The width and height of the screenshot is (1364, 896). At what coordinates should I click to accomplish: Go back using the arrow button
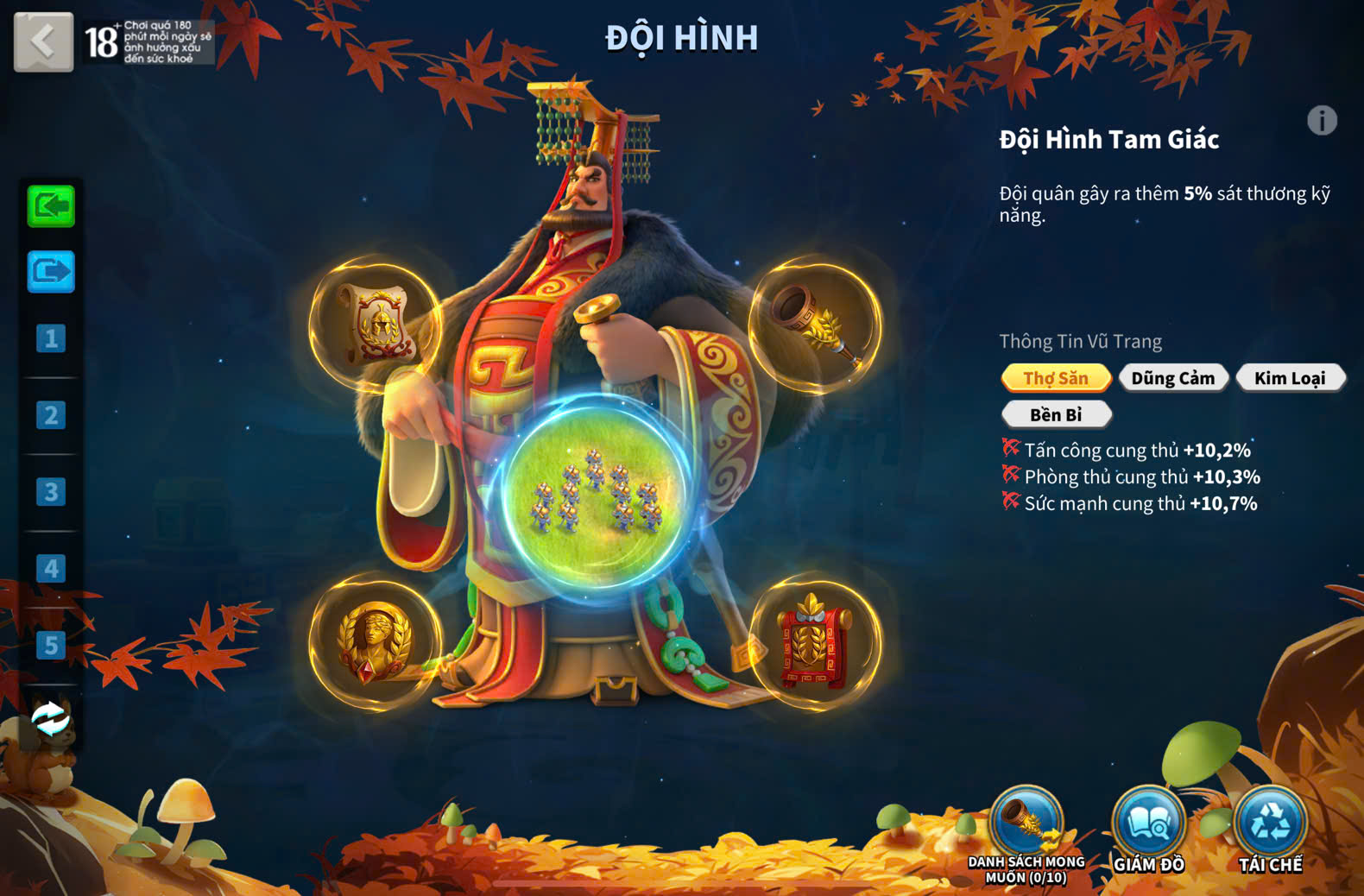43,41
